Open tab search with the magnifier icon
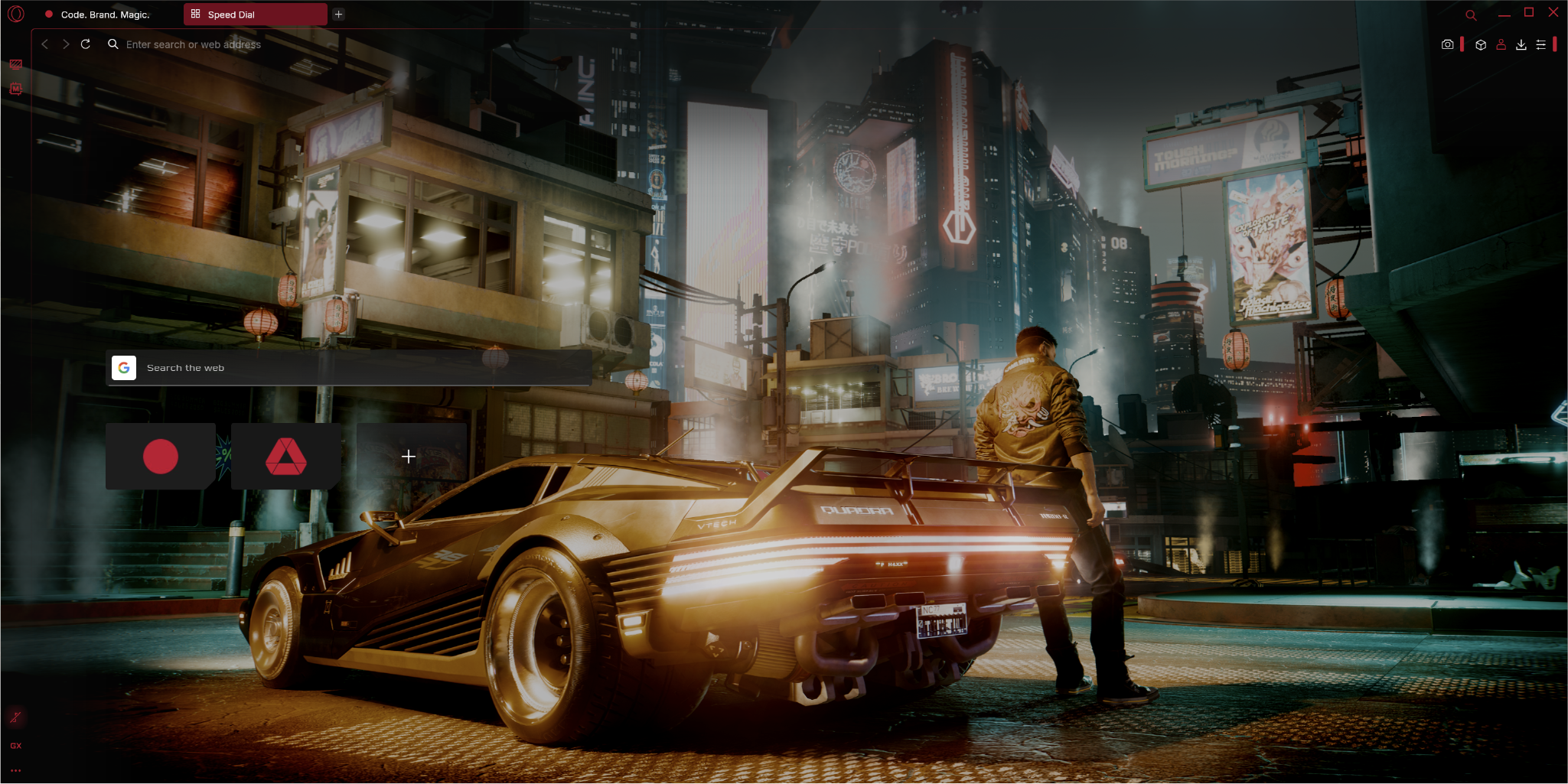The height and width of the screenshot is (784, 1568). (x=1471, y=14)
